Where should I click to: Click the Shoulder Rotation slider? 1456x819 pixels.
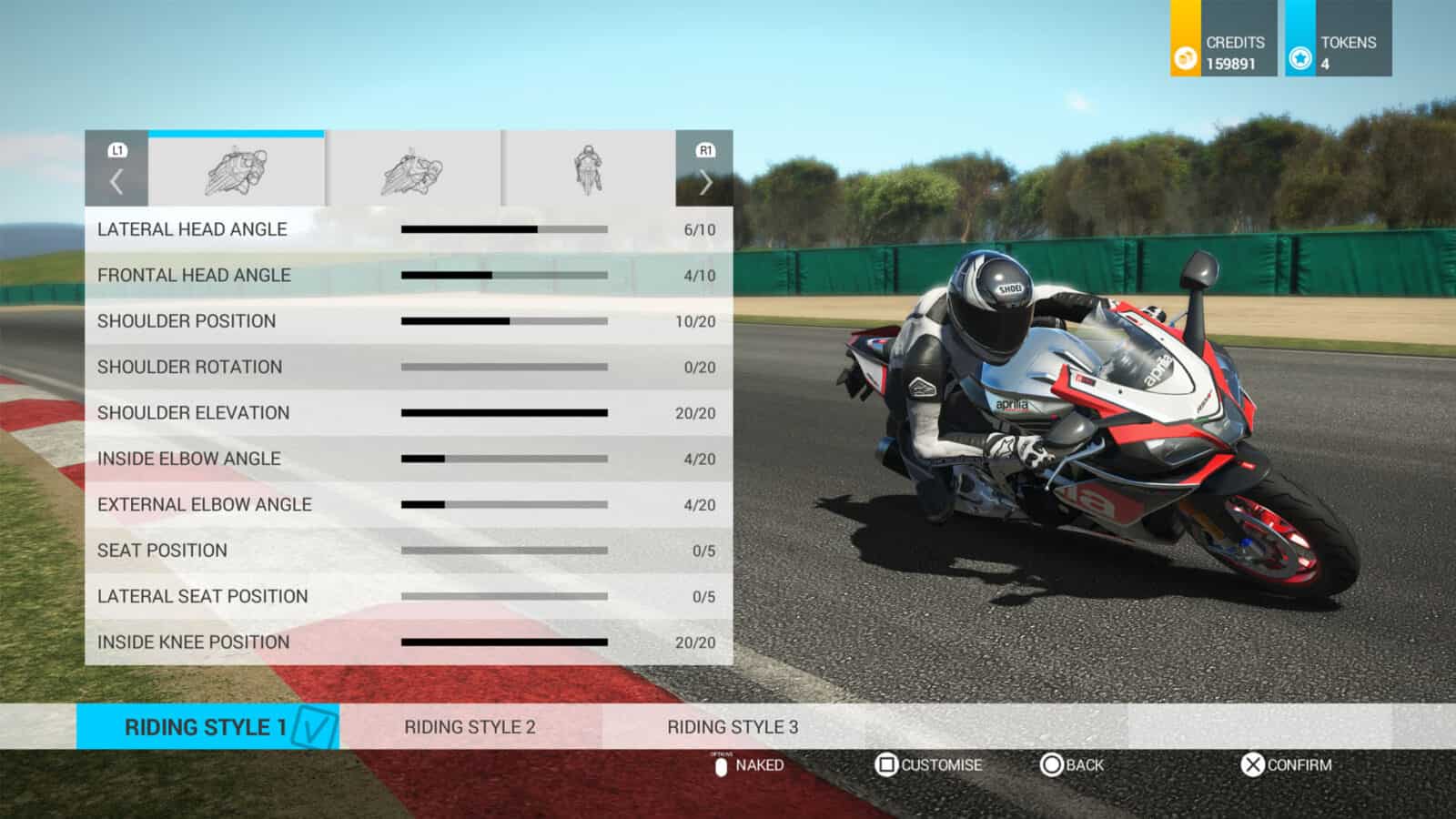pyautogui.click(x=504, y=367)
